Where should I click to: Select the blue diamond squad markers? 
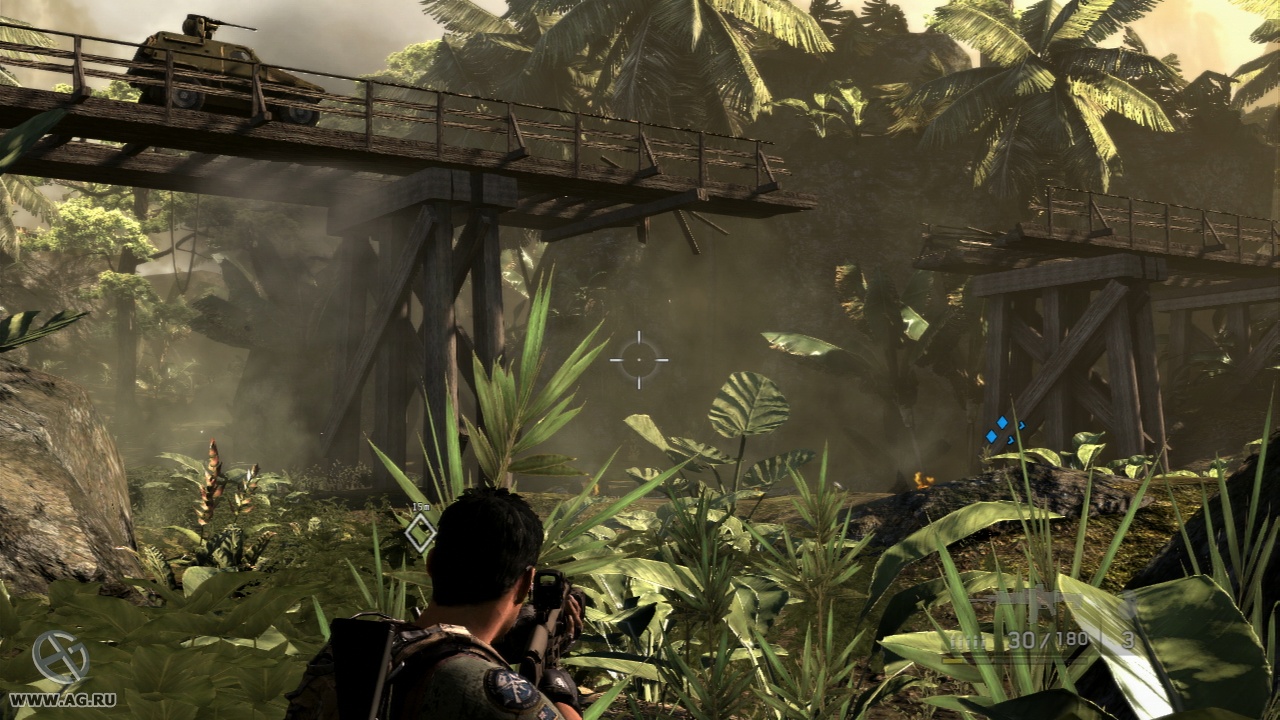point(1003,431)
